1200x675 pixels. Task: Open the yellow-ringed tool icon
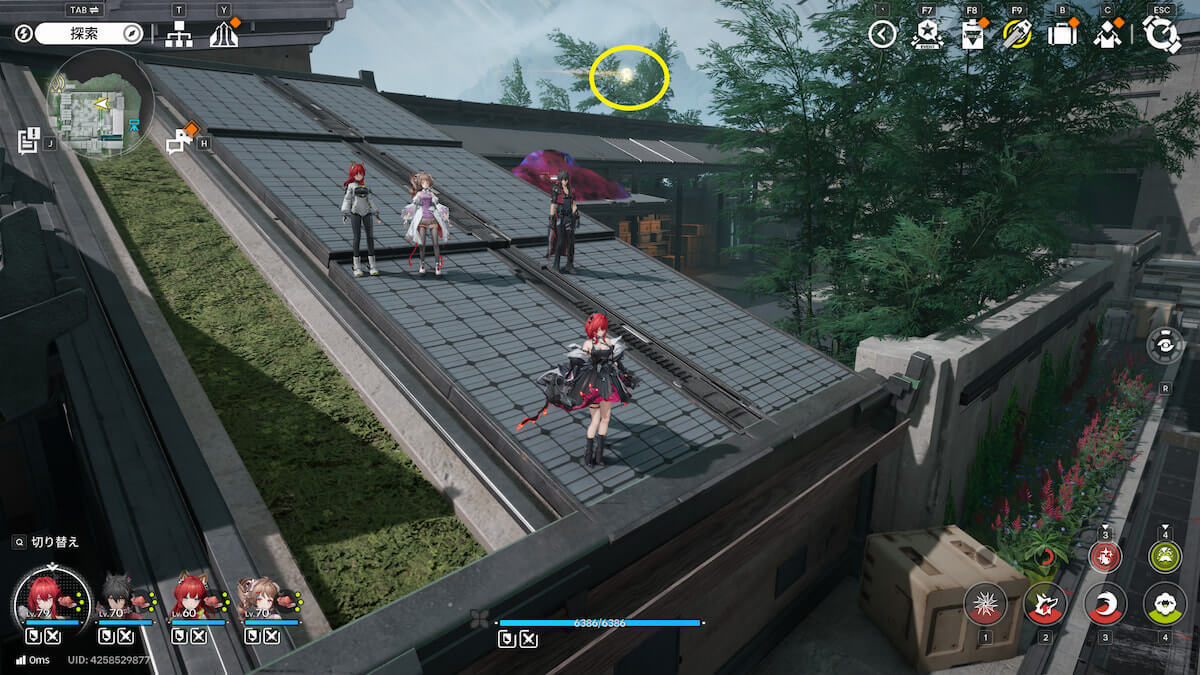pyautogui.click(x=1017, y=35)
